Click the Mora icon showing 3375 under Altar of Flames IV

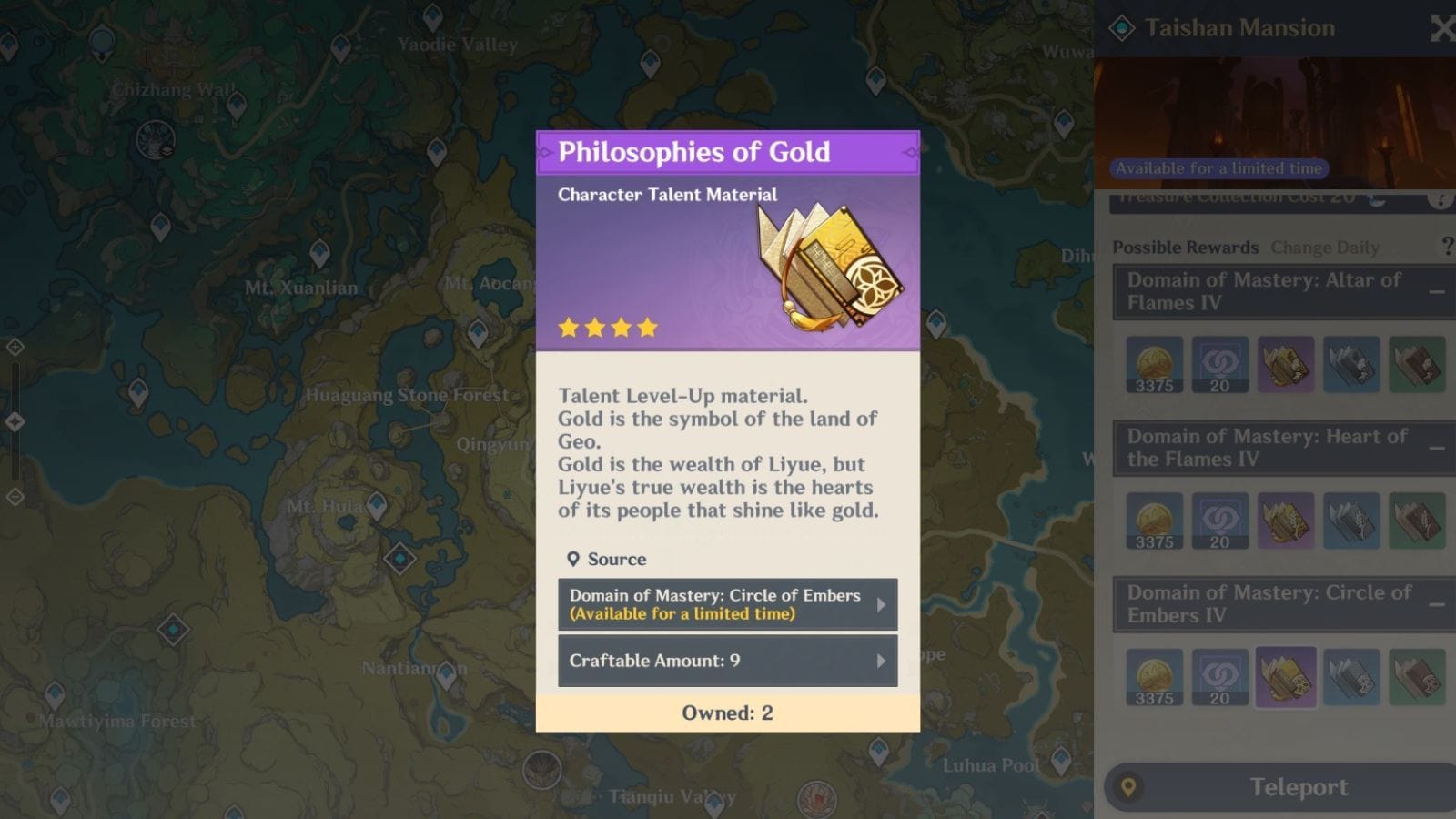[x=1154, y=364]
